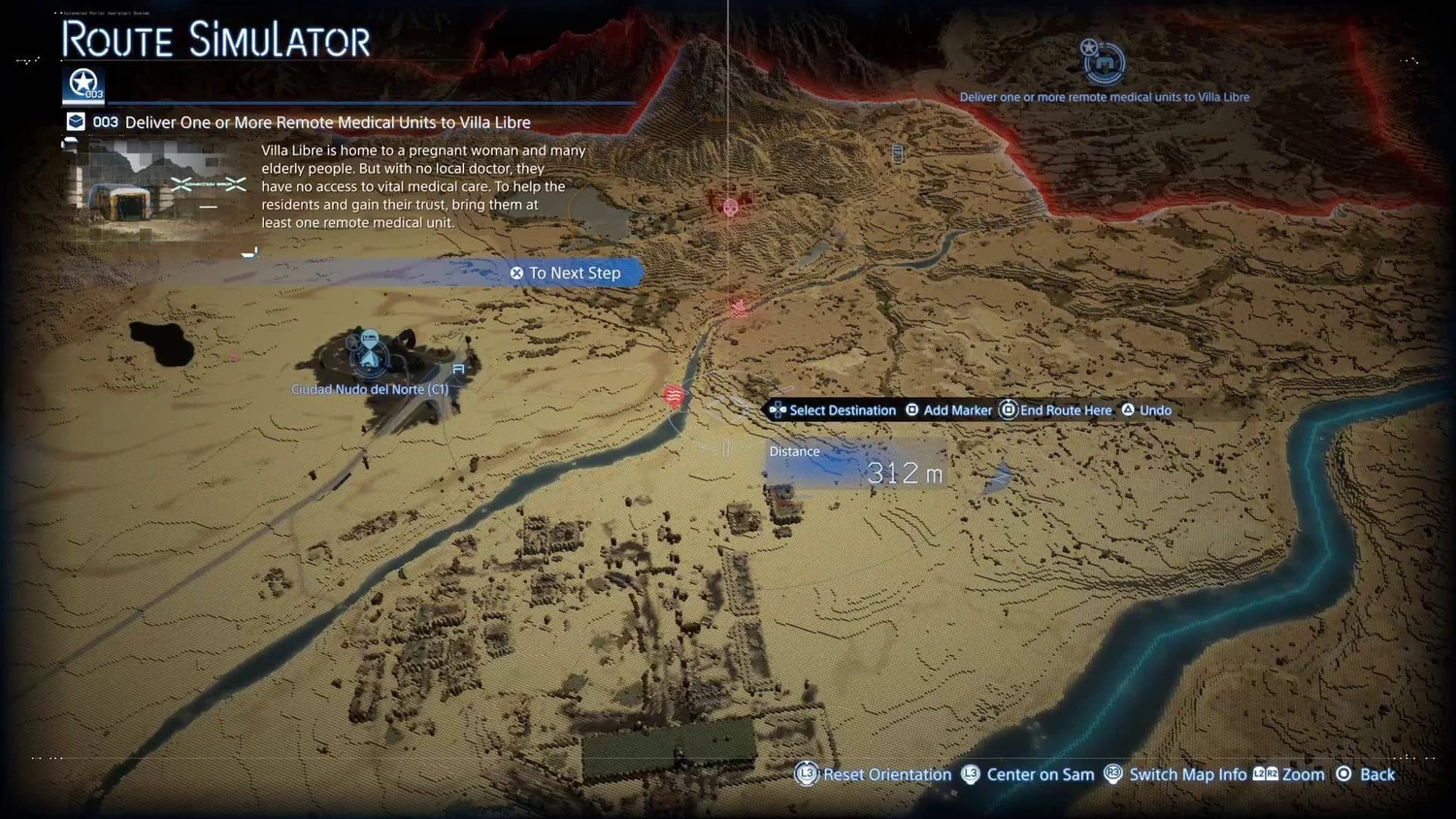The height and width of the screenshot is (819, 1456).
Task: Continue with the To Next Step button
Action: (567, 274)
